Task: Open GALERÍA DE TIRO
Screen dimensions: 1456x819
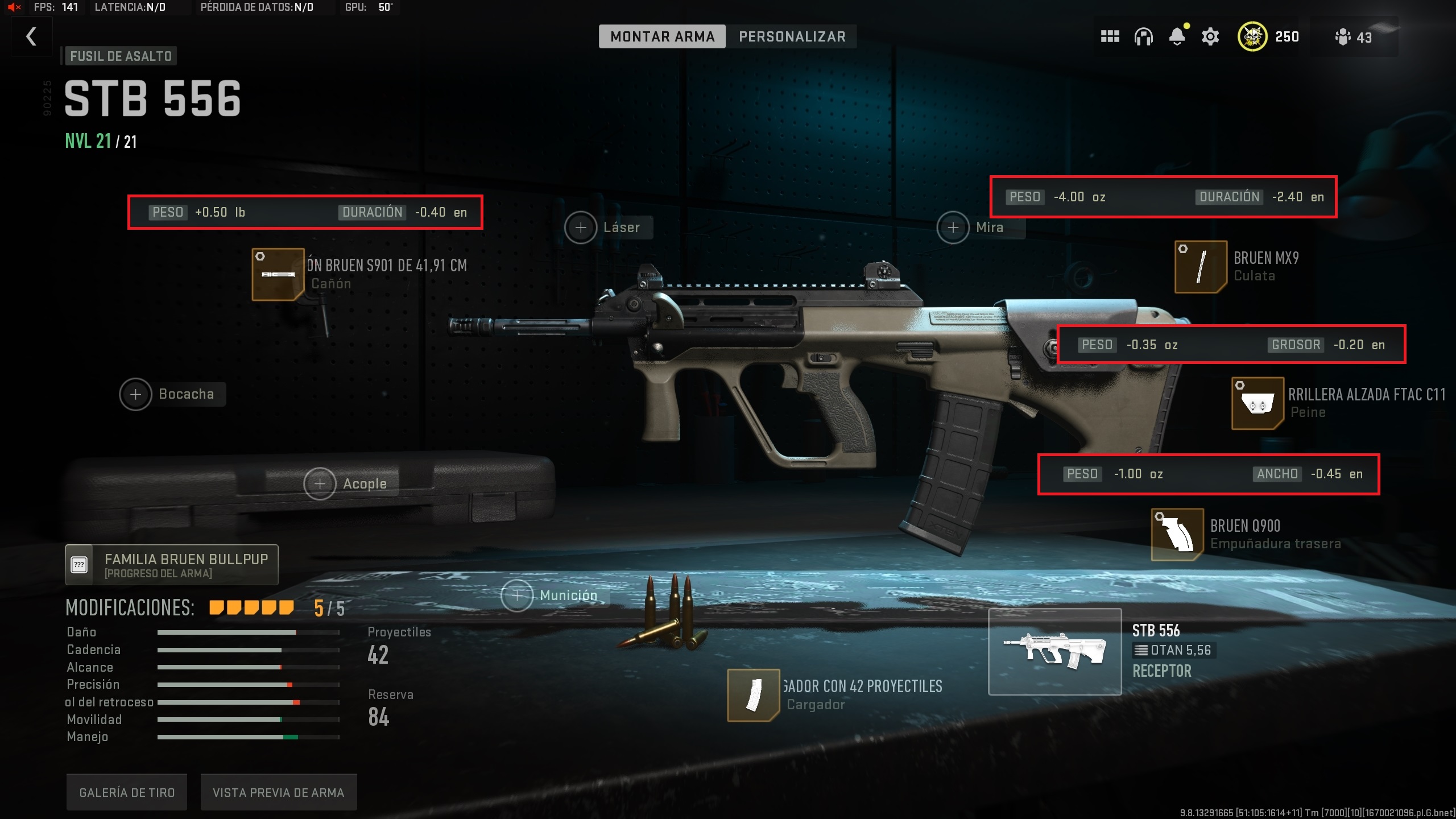Action: 126,791
